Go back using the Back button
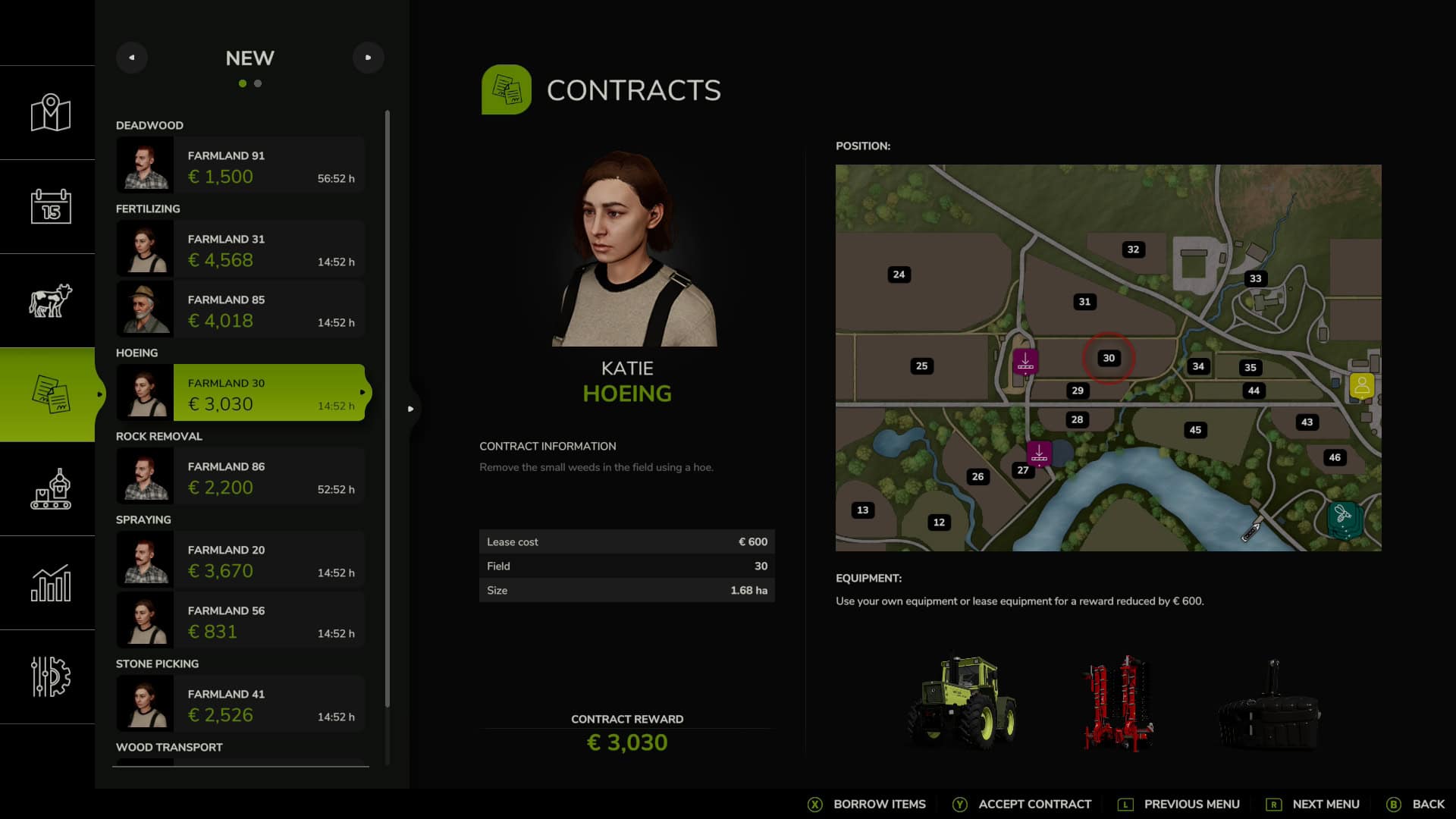The image size is (1456, 819). pos(1416,804)
